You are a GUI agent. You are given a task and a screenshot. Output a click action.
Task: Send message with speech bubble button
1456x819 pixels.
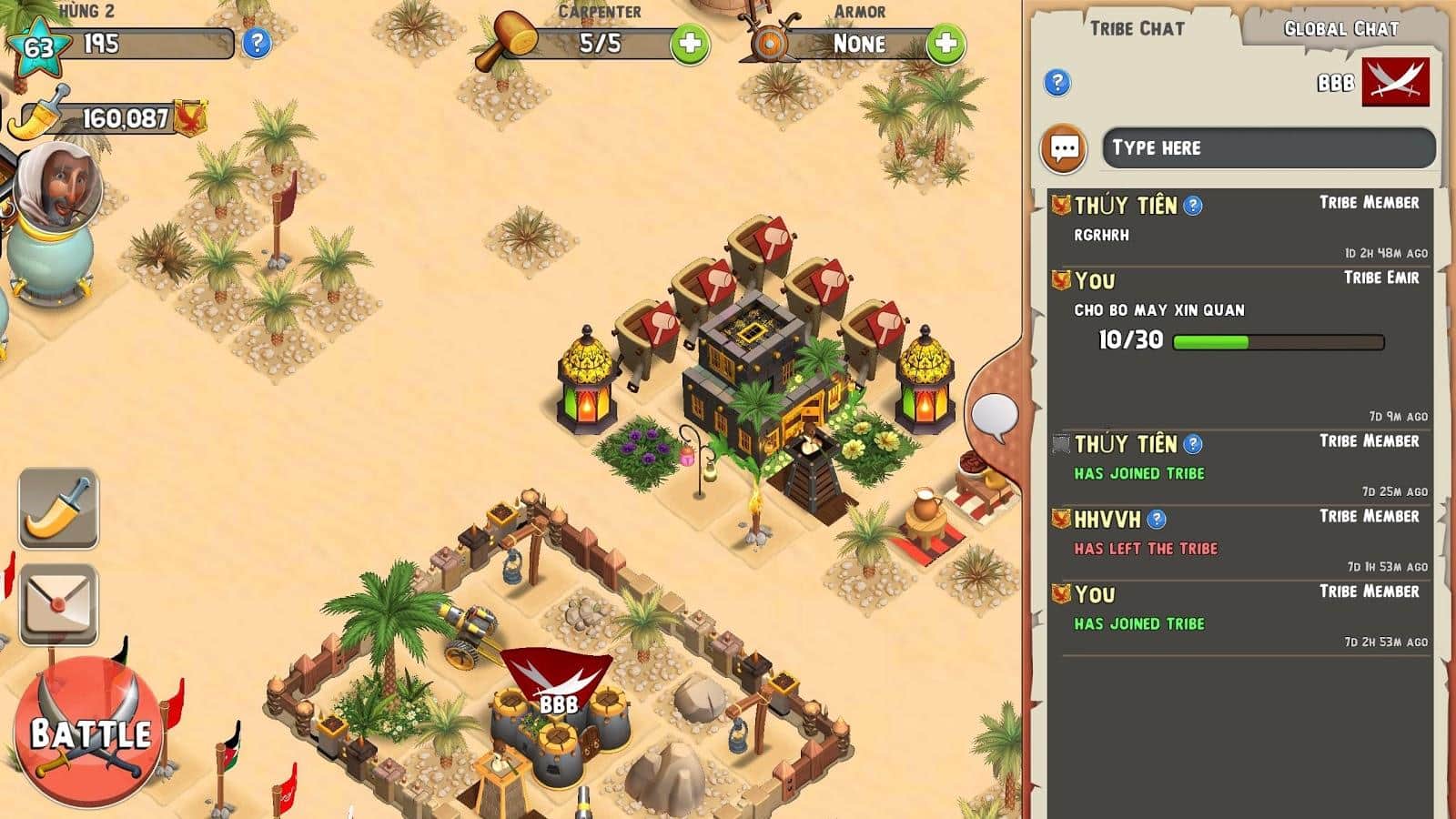[x=1065, y=148]
